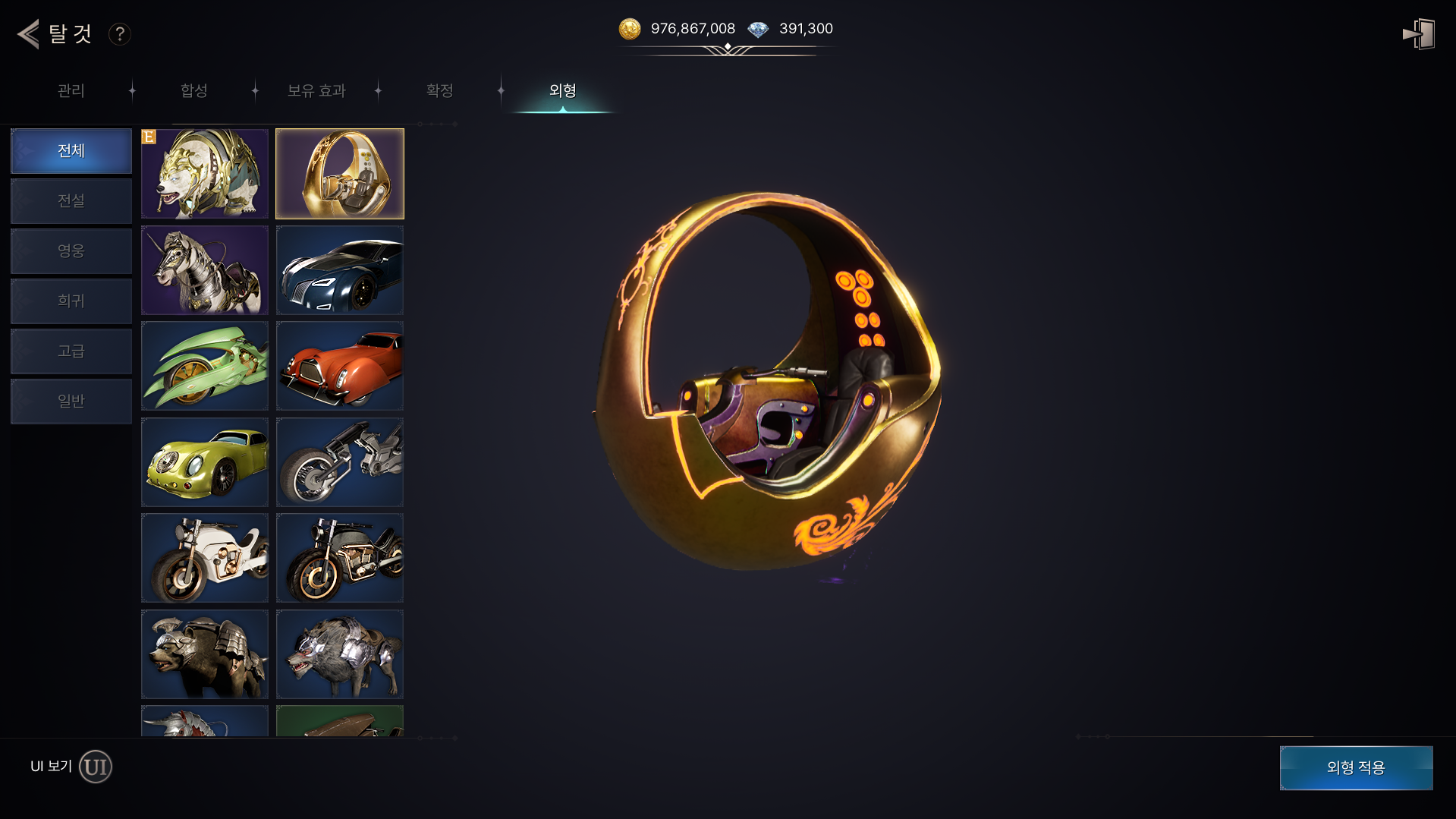This screenshot has width=1456, height=819.
Task: Filter mounts by 영웅 grade
Action: [x=71, y=251]
